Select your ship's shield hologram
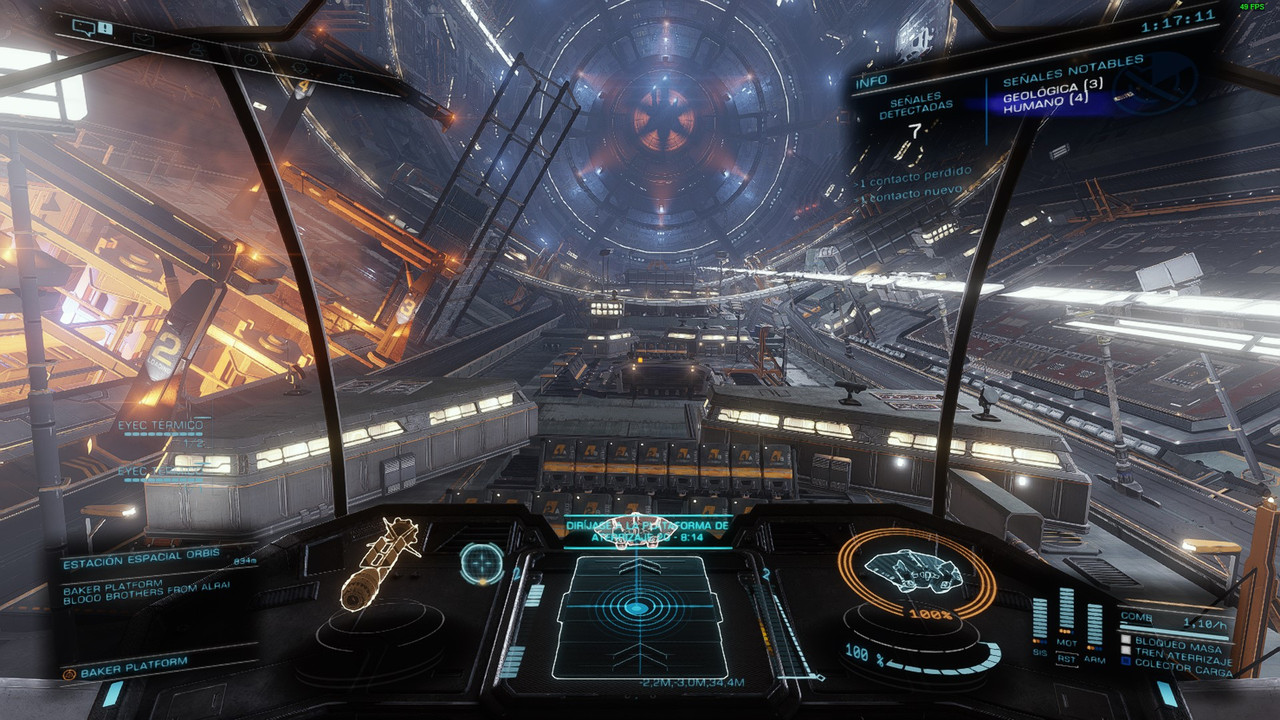 (x=915, y=572)
